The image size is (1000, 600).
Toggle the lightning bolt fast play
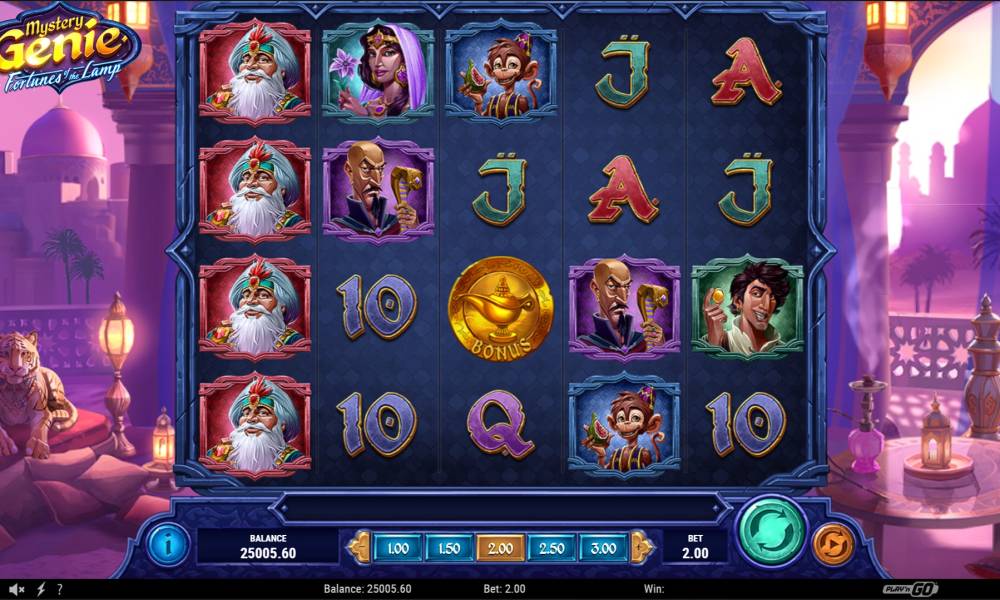41,589
